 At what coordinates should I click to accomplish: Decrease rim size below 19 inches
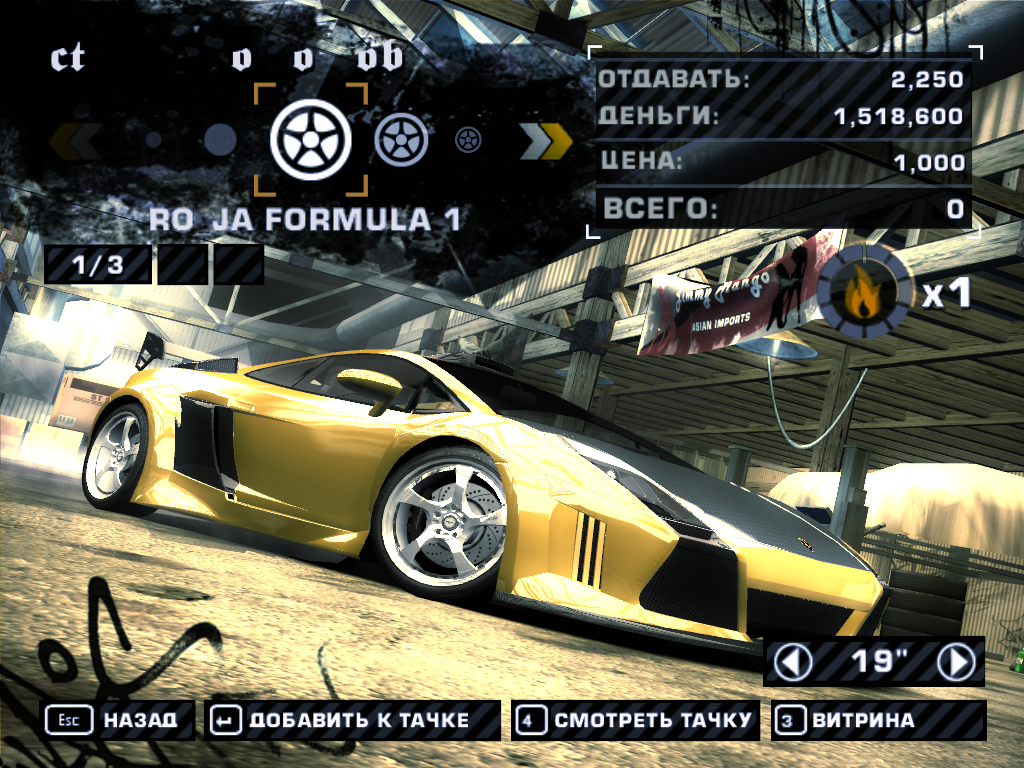(795, 662)
